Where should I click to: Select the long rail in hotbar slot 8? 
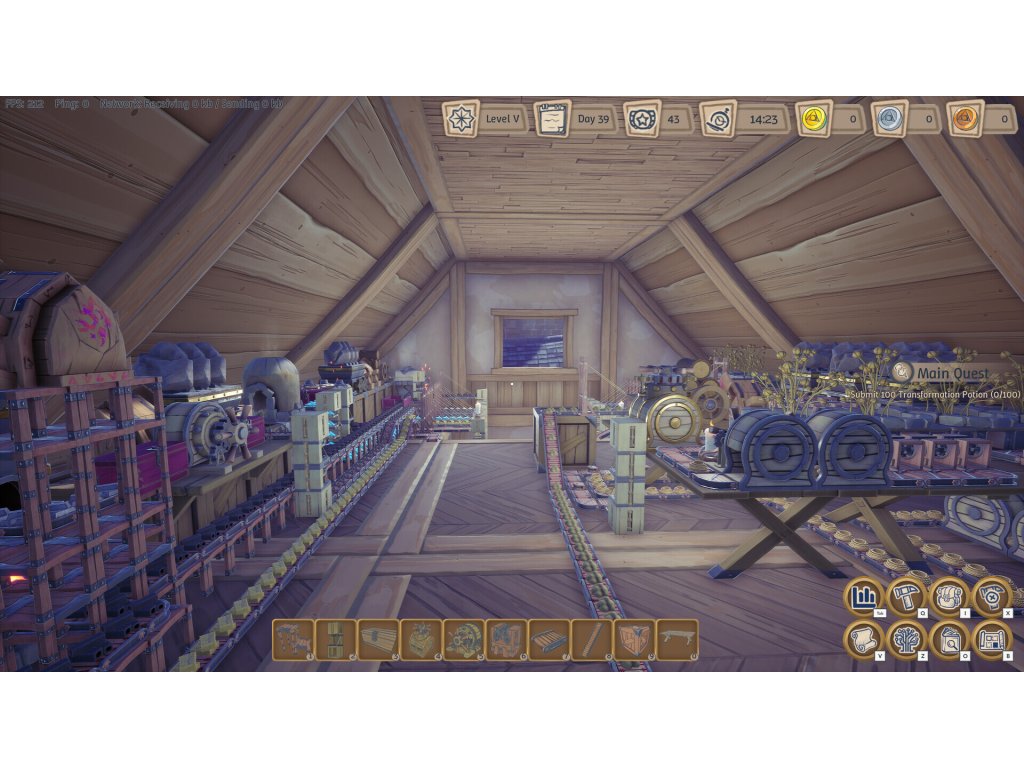click(x=592, y=640)
